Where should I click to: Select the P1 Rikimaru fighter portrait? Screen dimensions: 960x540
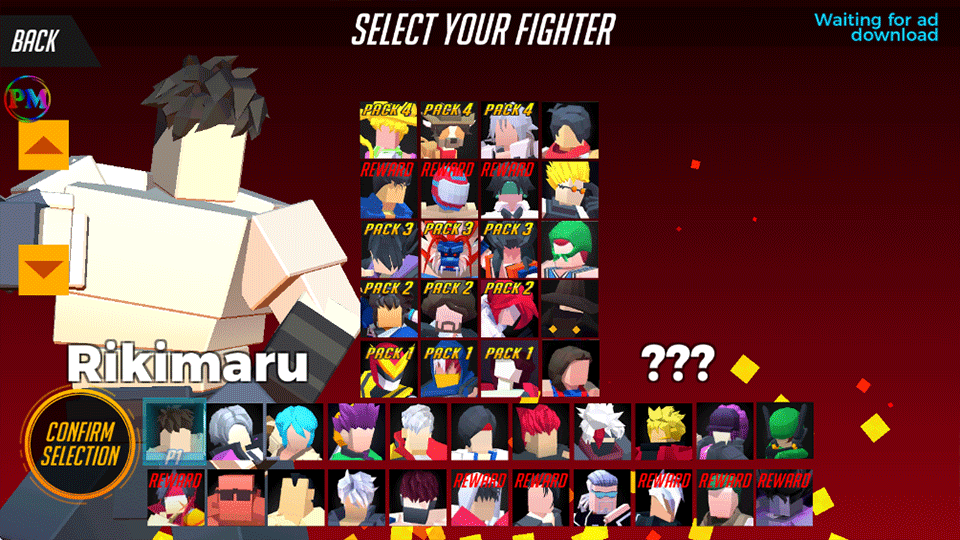(x=174, y=431)
